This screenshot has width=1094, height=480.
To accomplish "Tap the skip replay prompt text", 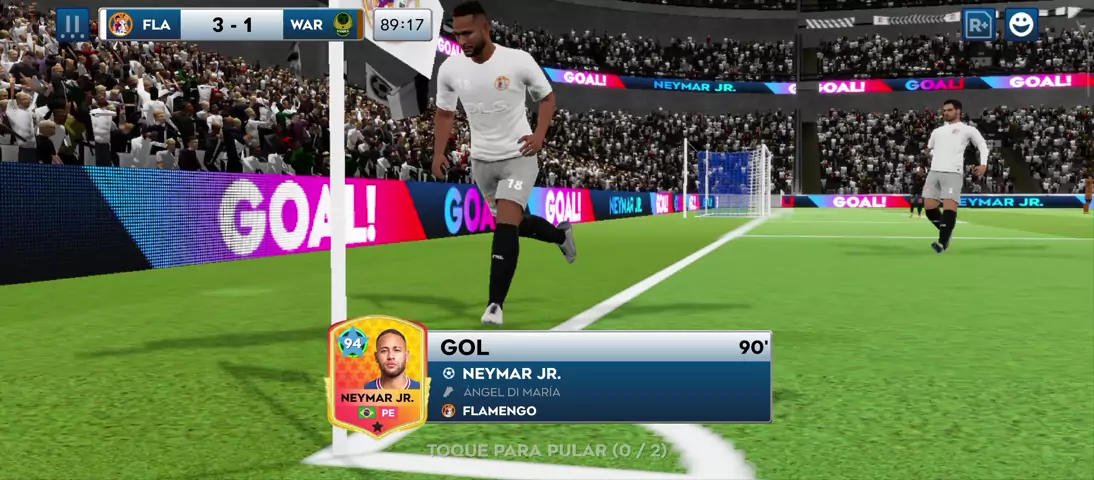I will coord(546,451).
